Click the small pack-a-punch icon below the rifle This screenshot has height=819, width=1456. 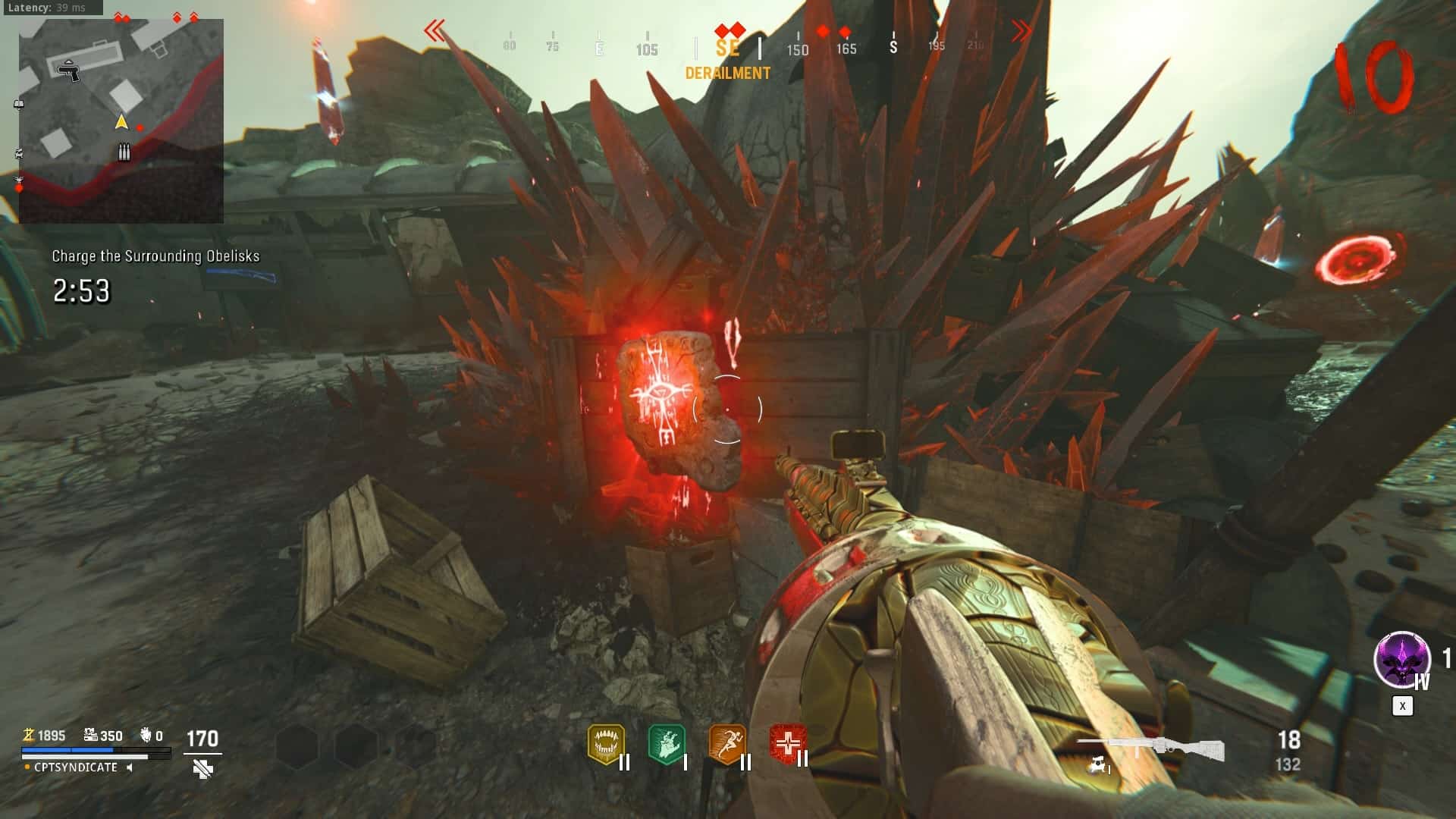click(1098, 767)
